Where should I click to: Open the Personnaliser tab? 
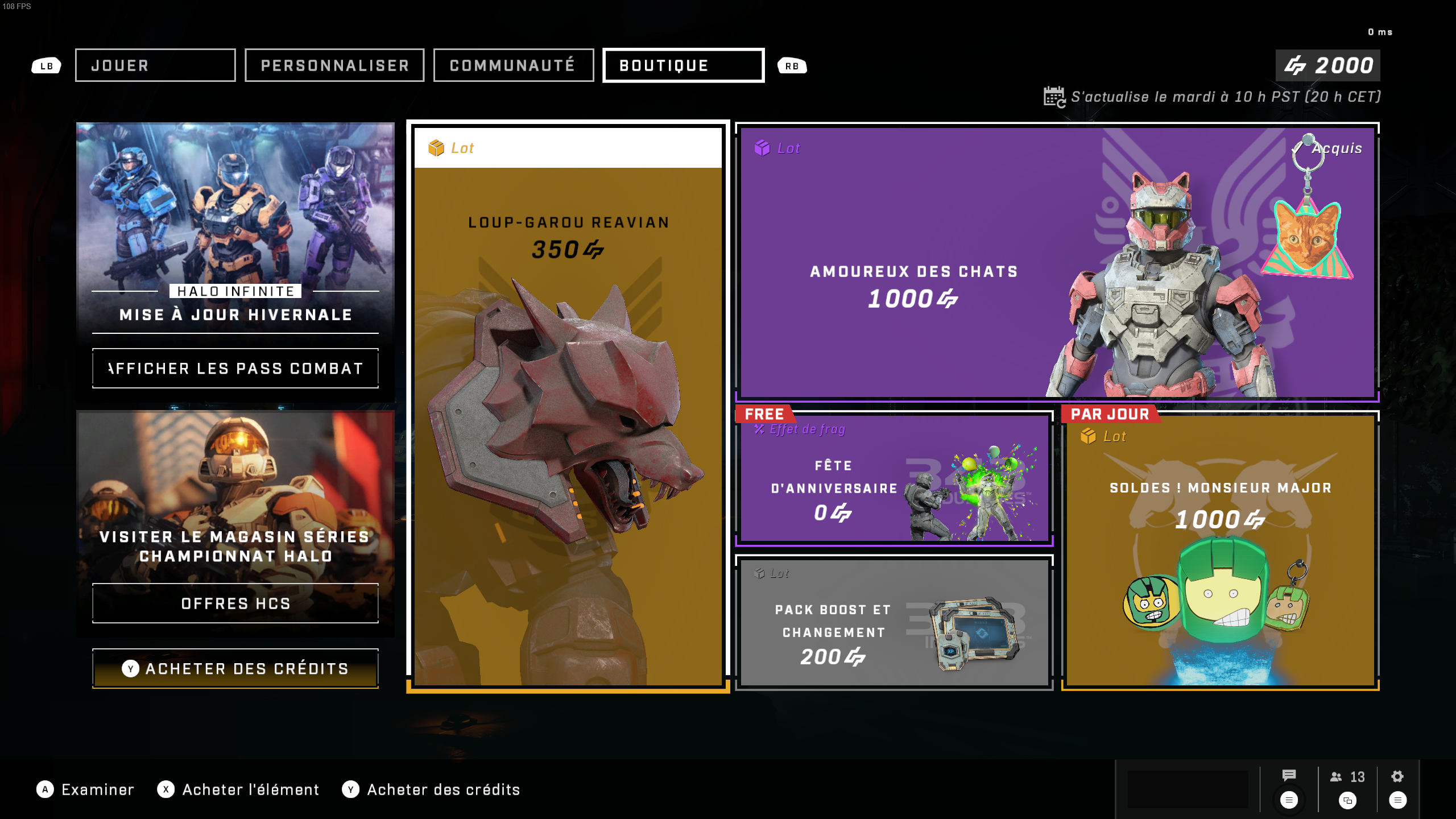click(x=334, y=65)
